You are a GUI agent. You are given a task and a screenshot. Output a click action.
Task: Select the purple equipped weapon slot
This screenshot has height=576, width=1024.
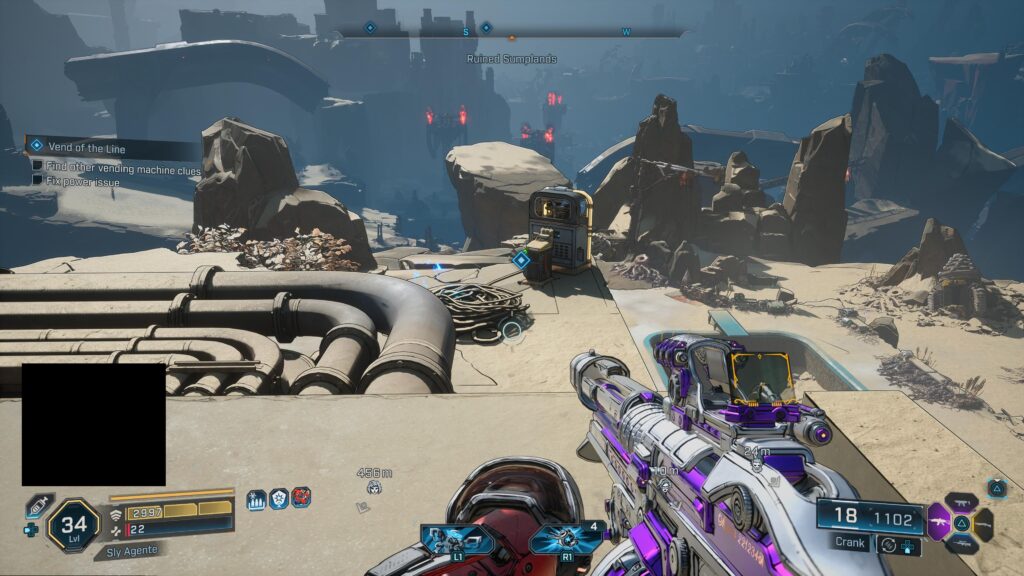[940, 522]
